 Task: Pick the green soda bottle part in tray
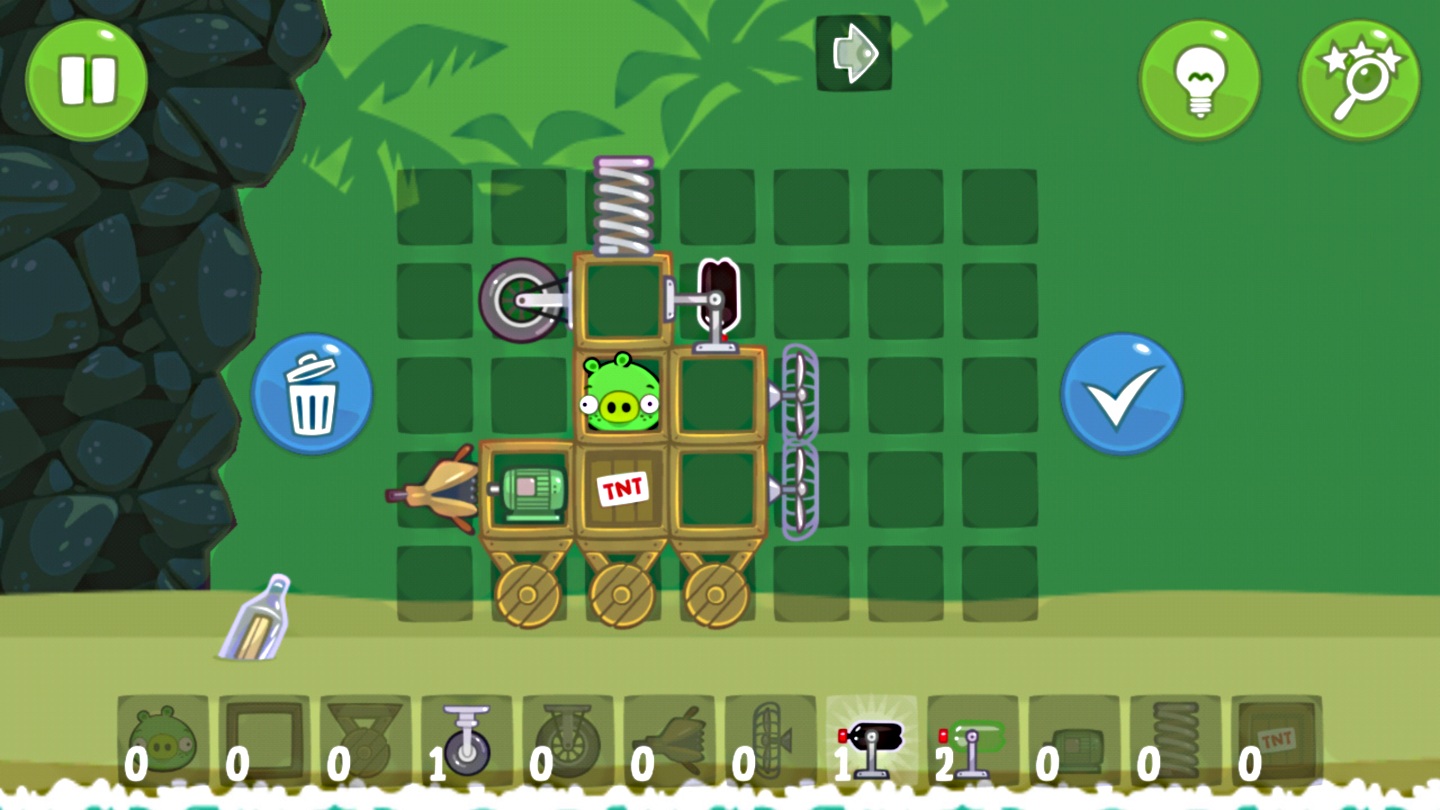point(972,741)
